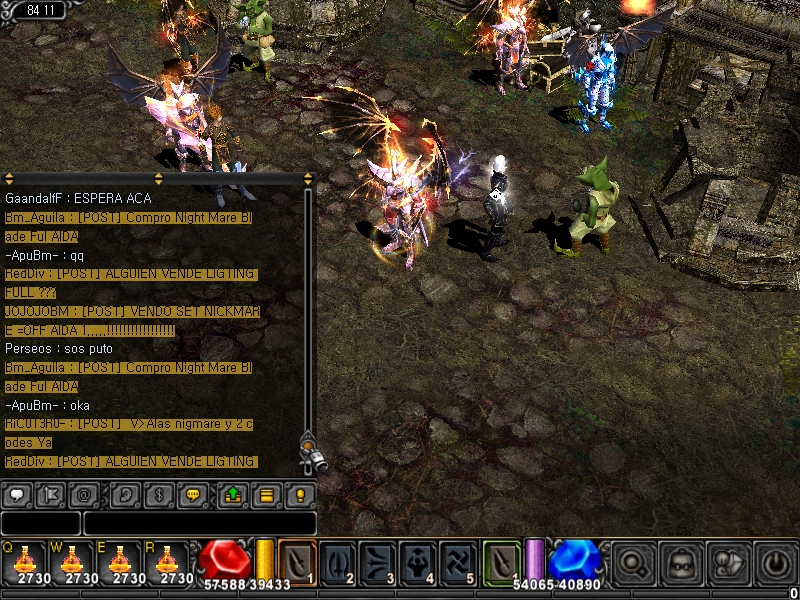Screen dimensions: 800x600
Task: Click the white speech bubble chat button
Action: coord(17,494)
